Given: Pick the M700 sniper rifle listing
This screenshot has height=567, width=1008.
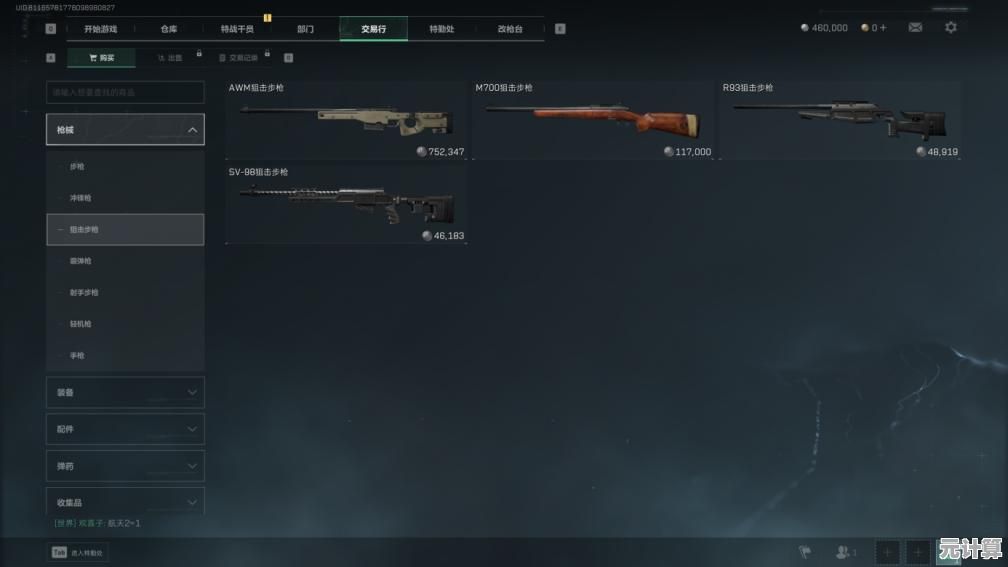Looking at the screenshot, I should tap(593, 120).
